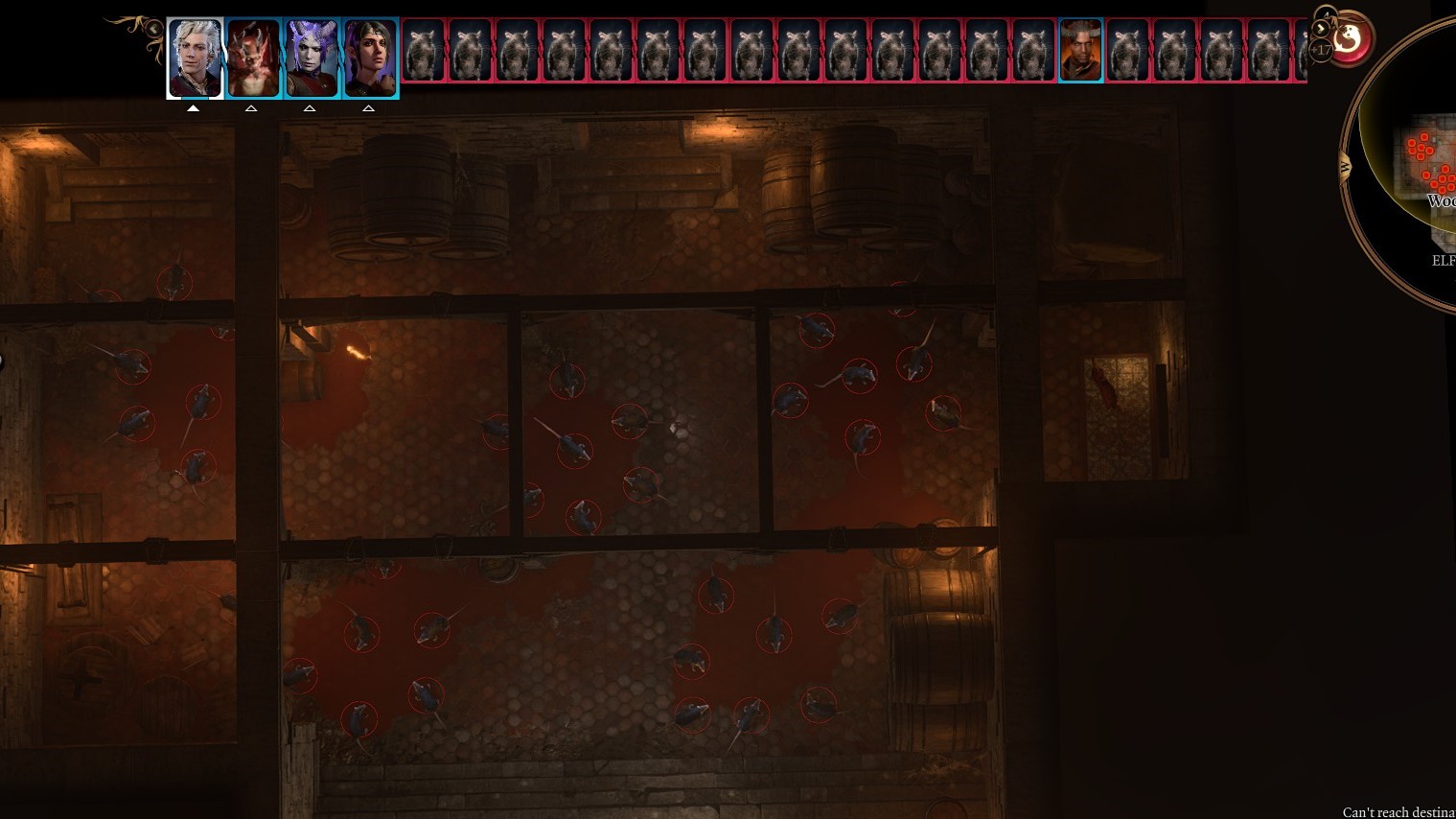Expand the triangle under the bat's portrait
This screenshot has height=819, width=1456.
click(x=252, y=108)
